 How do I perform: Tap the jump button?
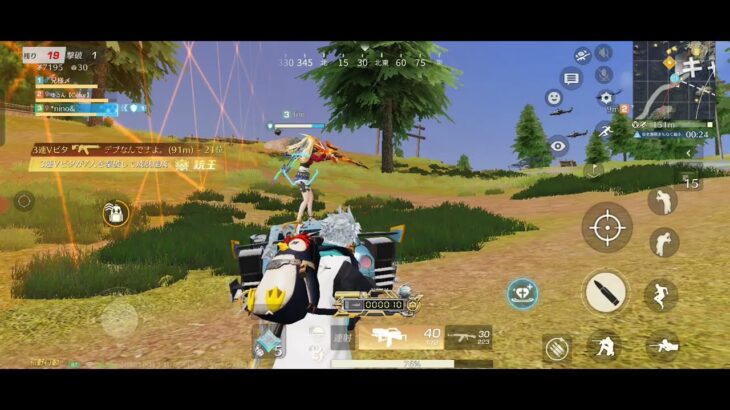(660, 295)
